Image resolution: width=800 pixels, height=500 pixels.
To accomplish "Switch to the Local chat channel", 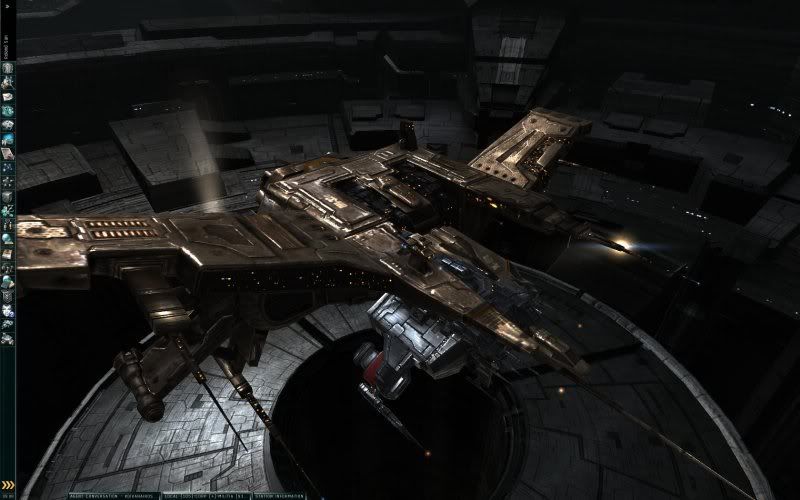I will tap(177, 496).
